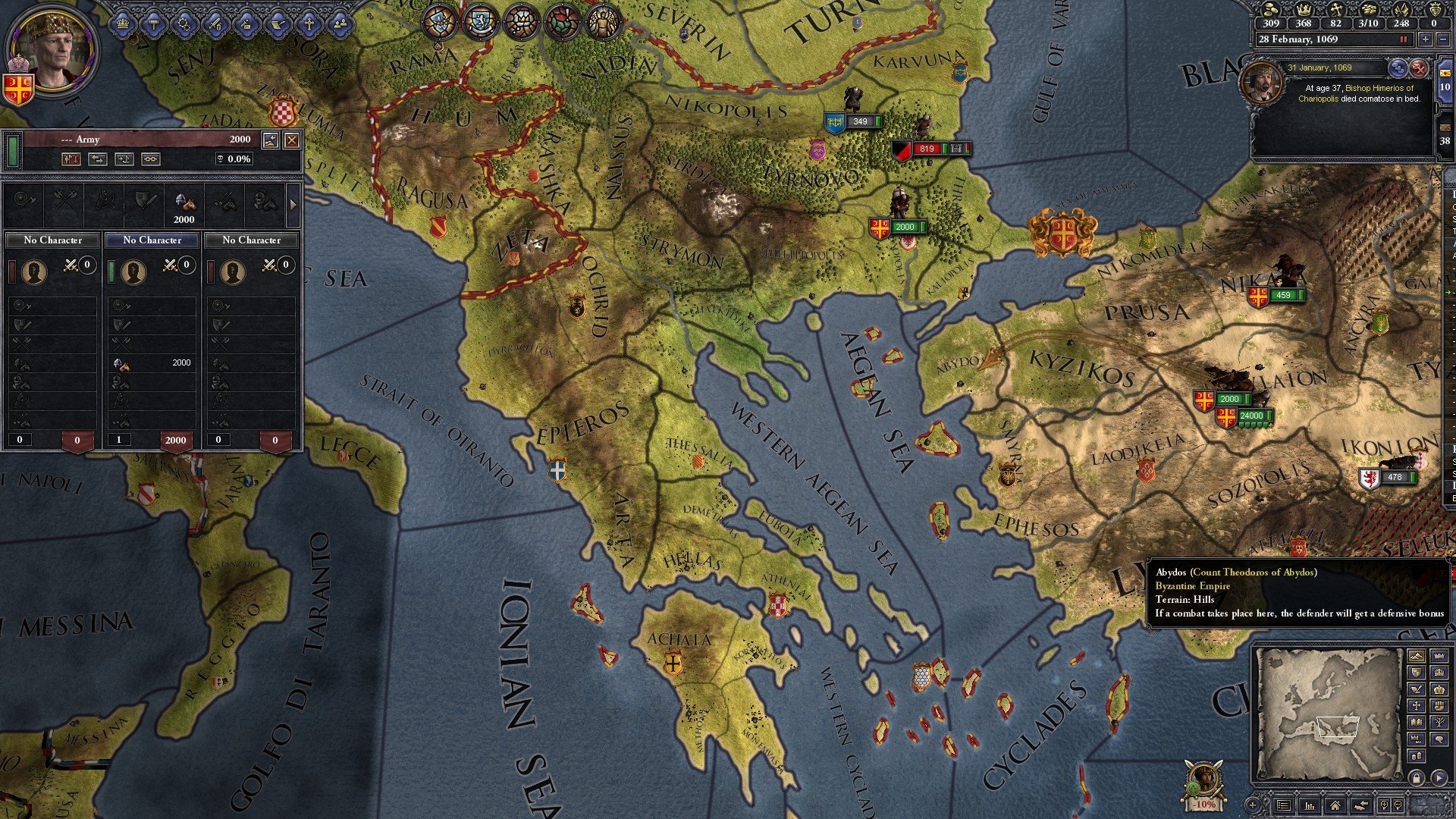Toggle pause on the date bar

pos(1404,39)
